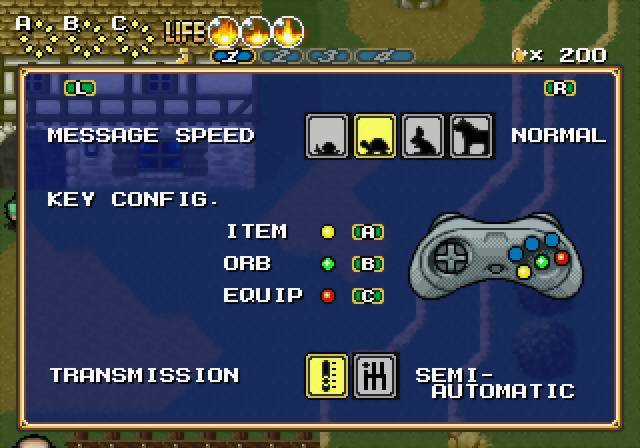Set message speed to the rabbit icon
The width and height of the screenshot is (640, 448).
[423, 136]
